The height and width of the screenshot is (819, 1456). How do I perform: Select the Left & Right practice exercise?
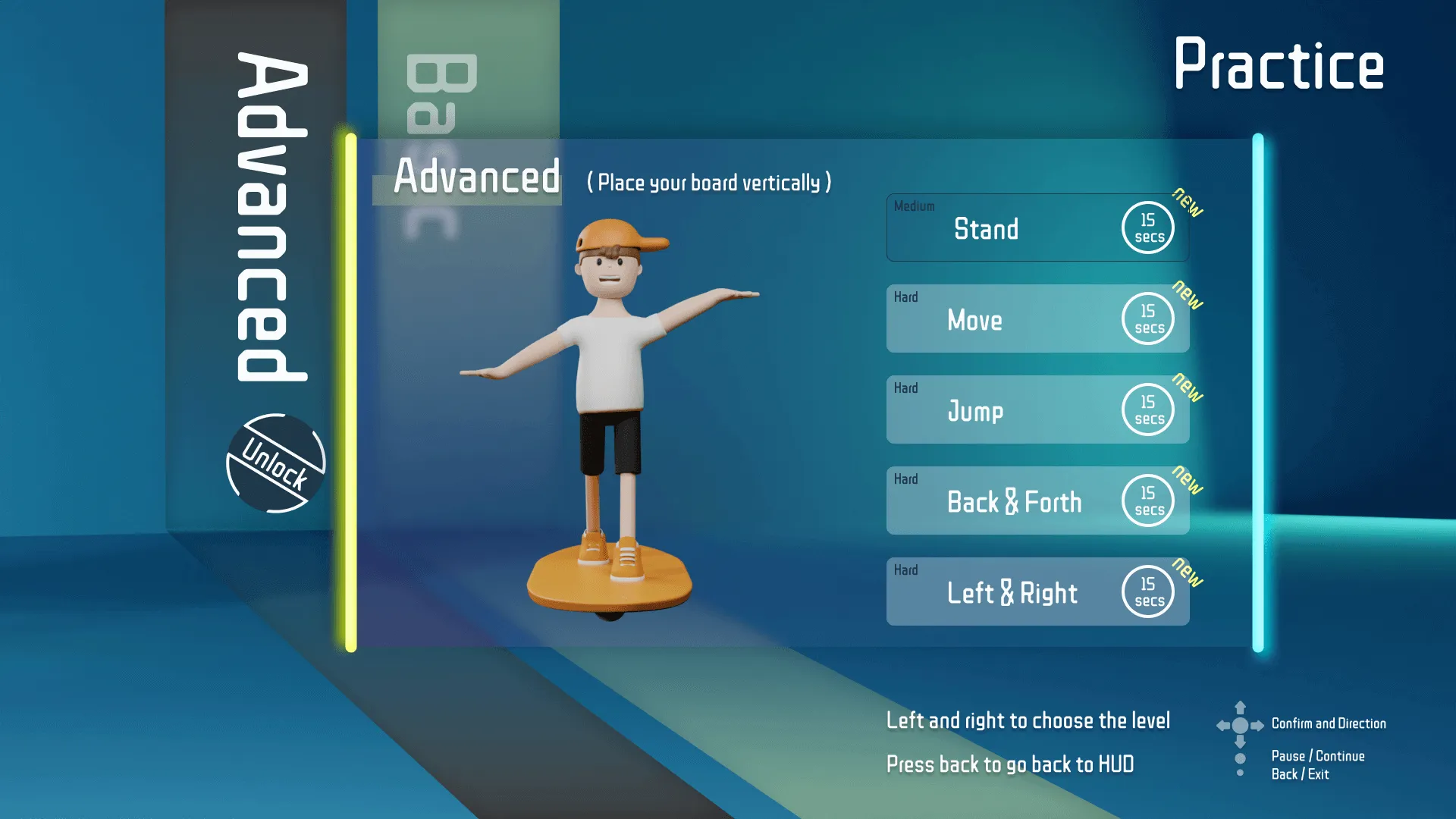click(1012, 593)
